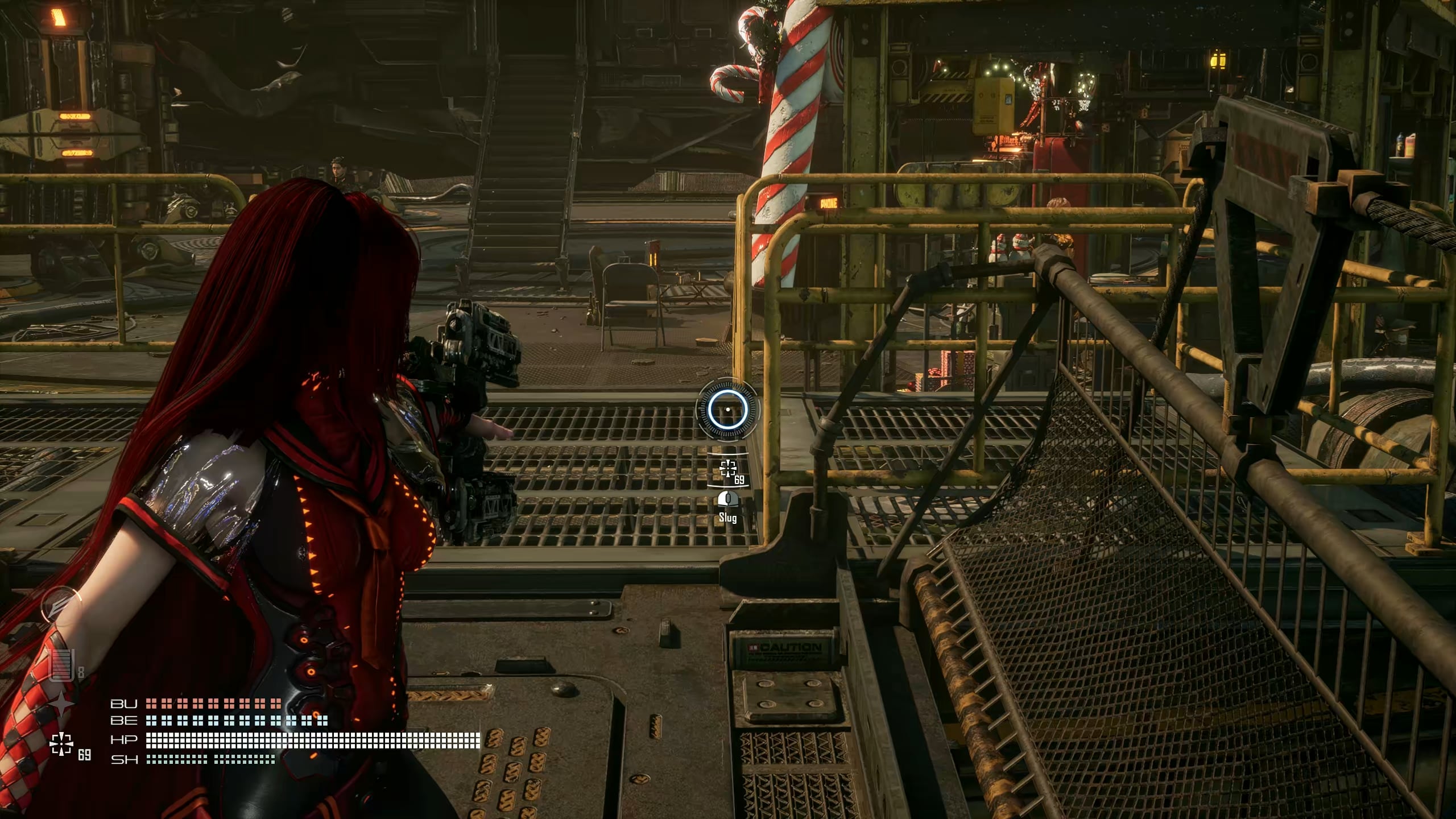Click the ammo crosshair icon under the reticle
Image resolution: width=1456 pixels, height=819 pixels.
728,469
